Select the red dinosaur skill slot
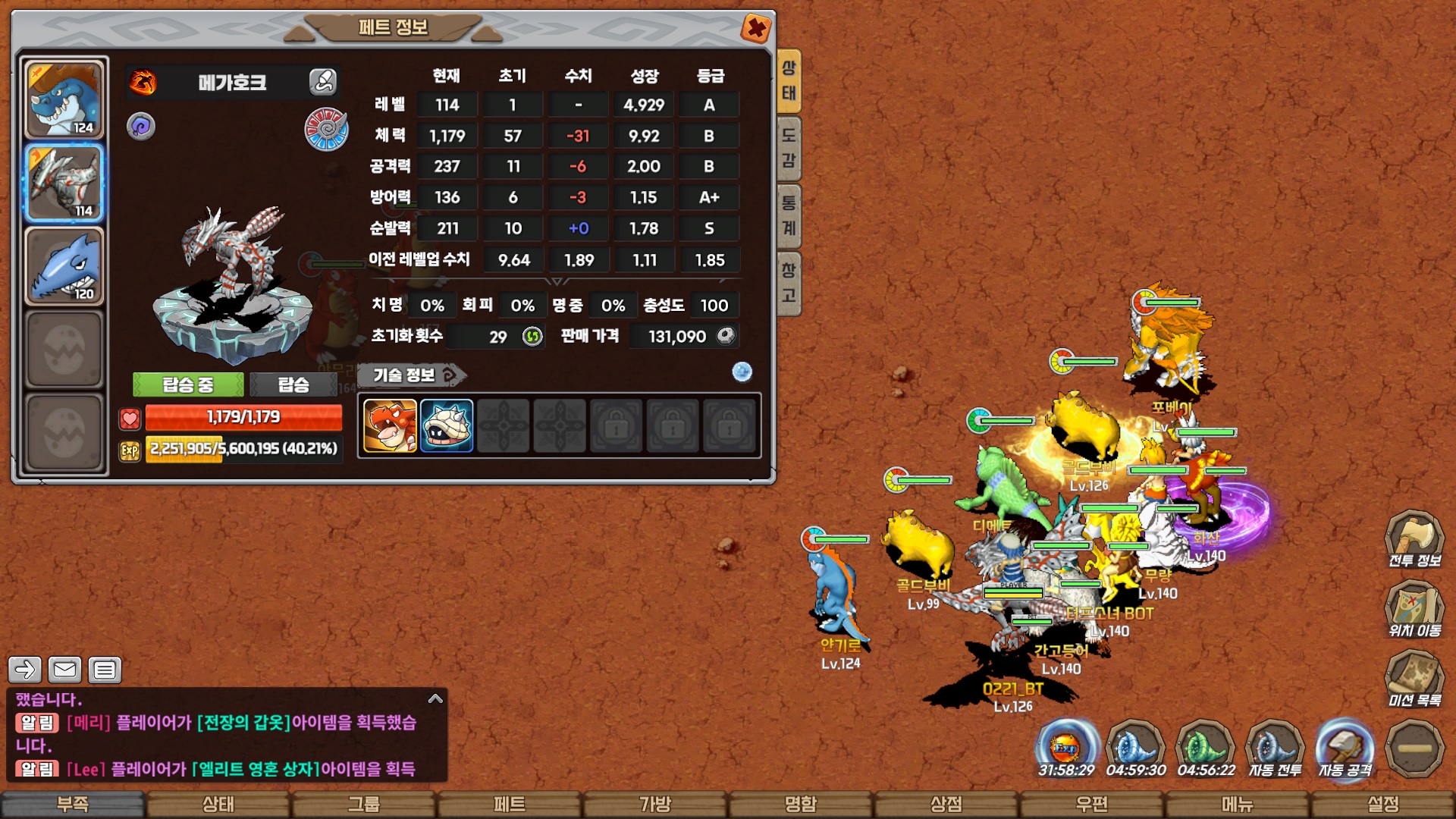 point(390,426)
